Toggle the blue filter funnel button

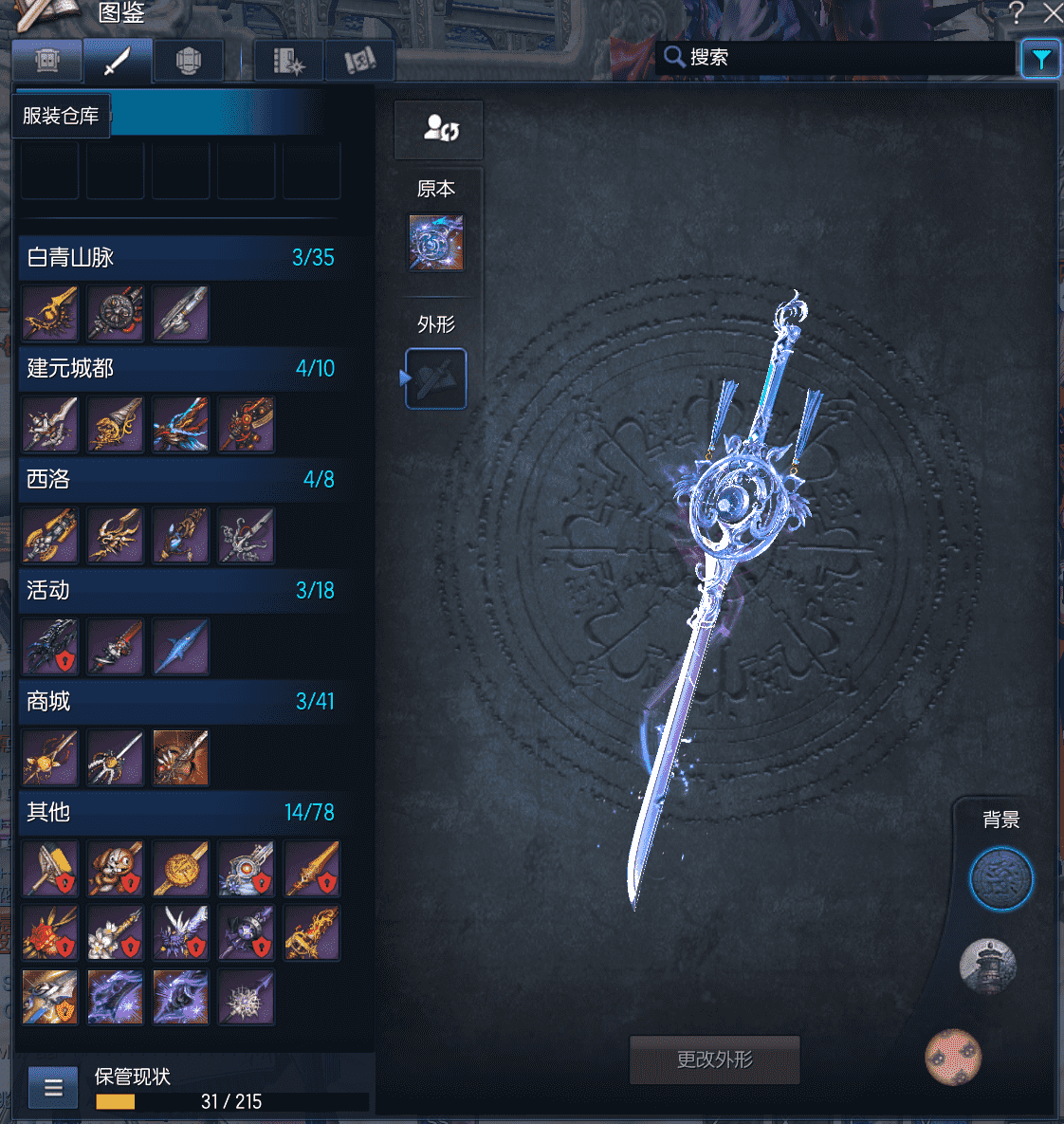tap(1040, 59)
